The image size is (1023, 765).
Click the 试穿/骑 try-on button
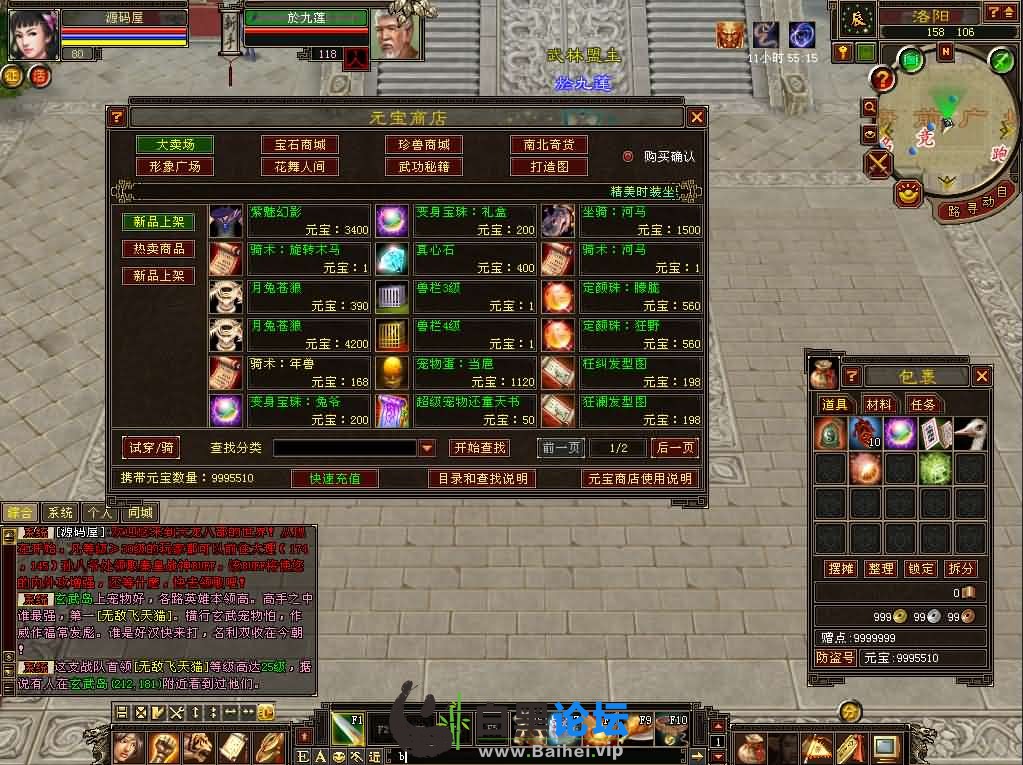coord(150,448)
